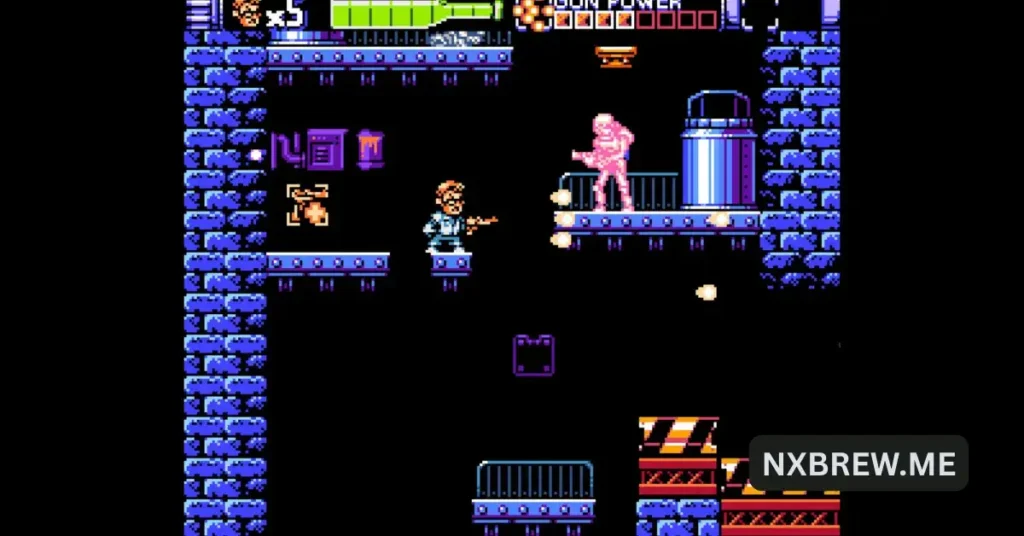Viewport: 1024px width, 536px height.
Task: Select the empty bracketed item slot
Action: click(x=759, y=13)
